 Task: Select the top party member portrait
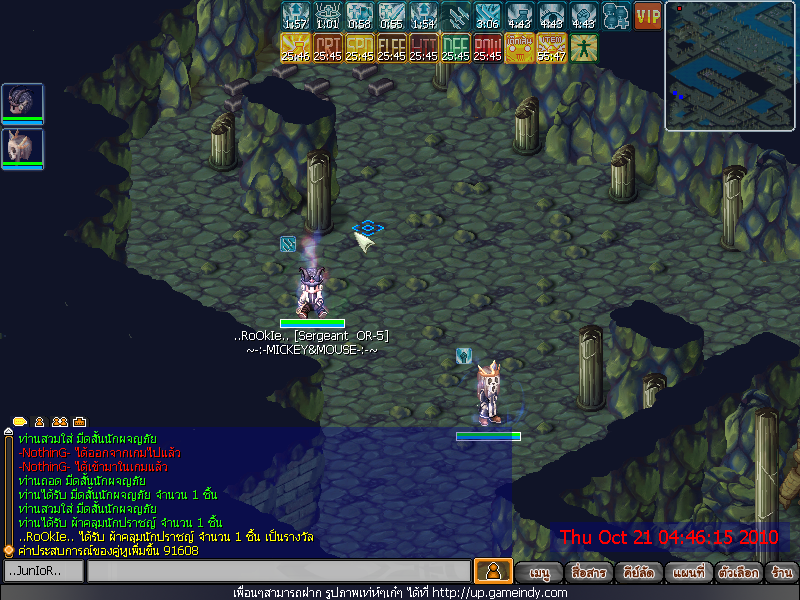[22, 103]
